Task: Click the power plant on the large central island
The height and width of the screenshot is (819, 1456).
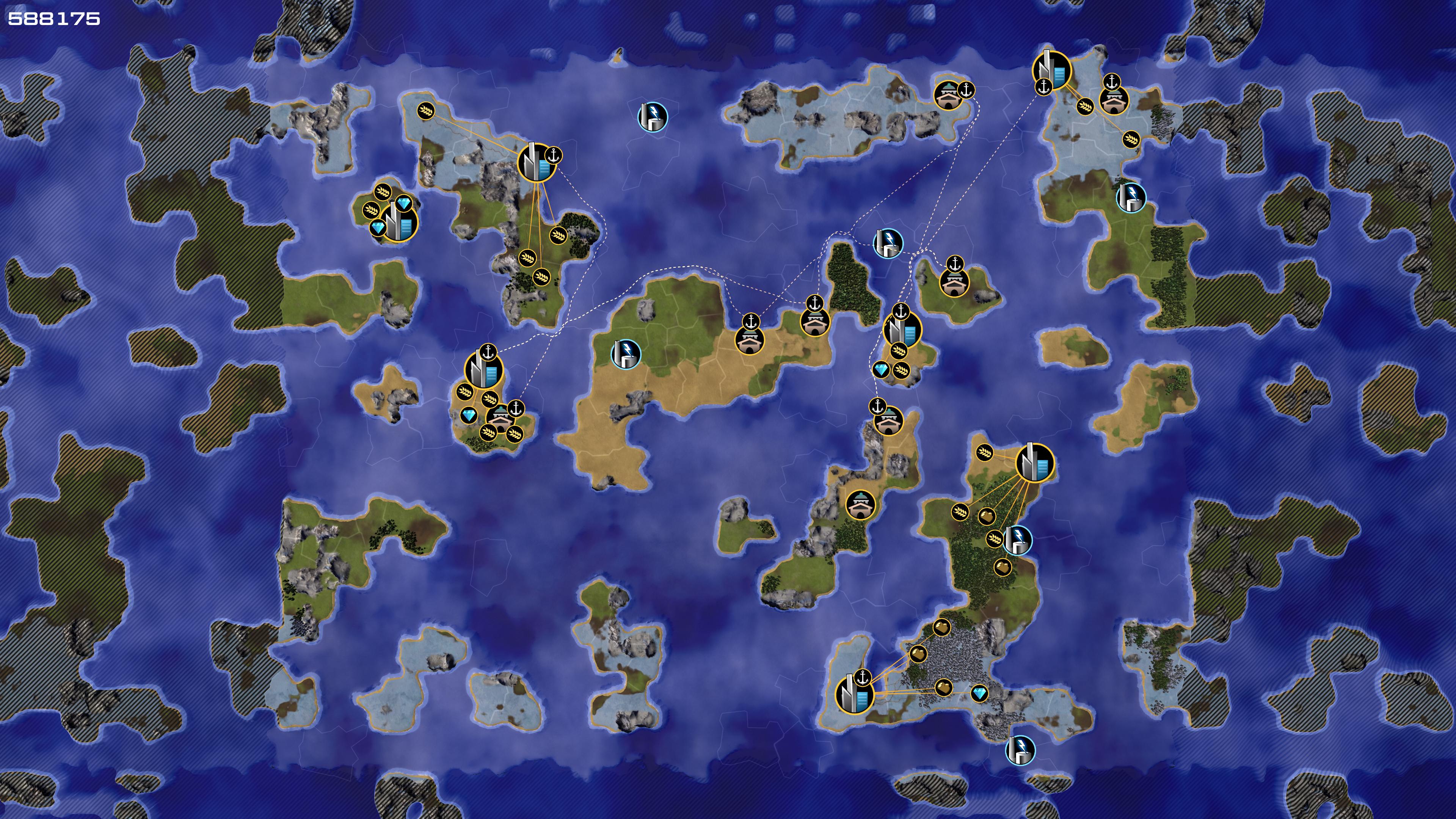Action: [626, 354]
